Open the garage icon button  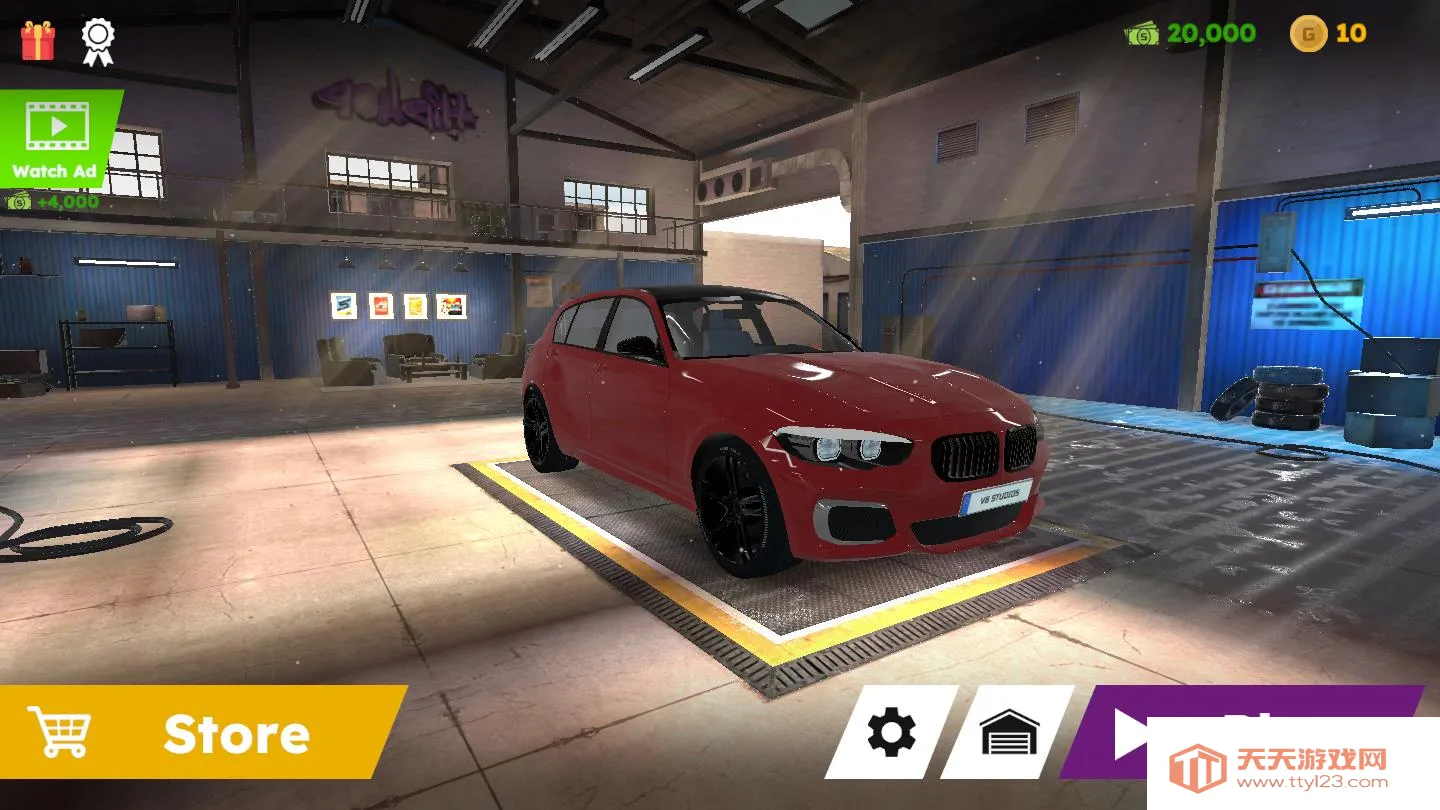(1008, 732)
